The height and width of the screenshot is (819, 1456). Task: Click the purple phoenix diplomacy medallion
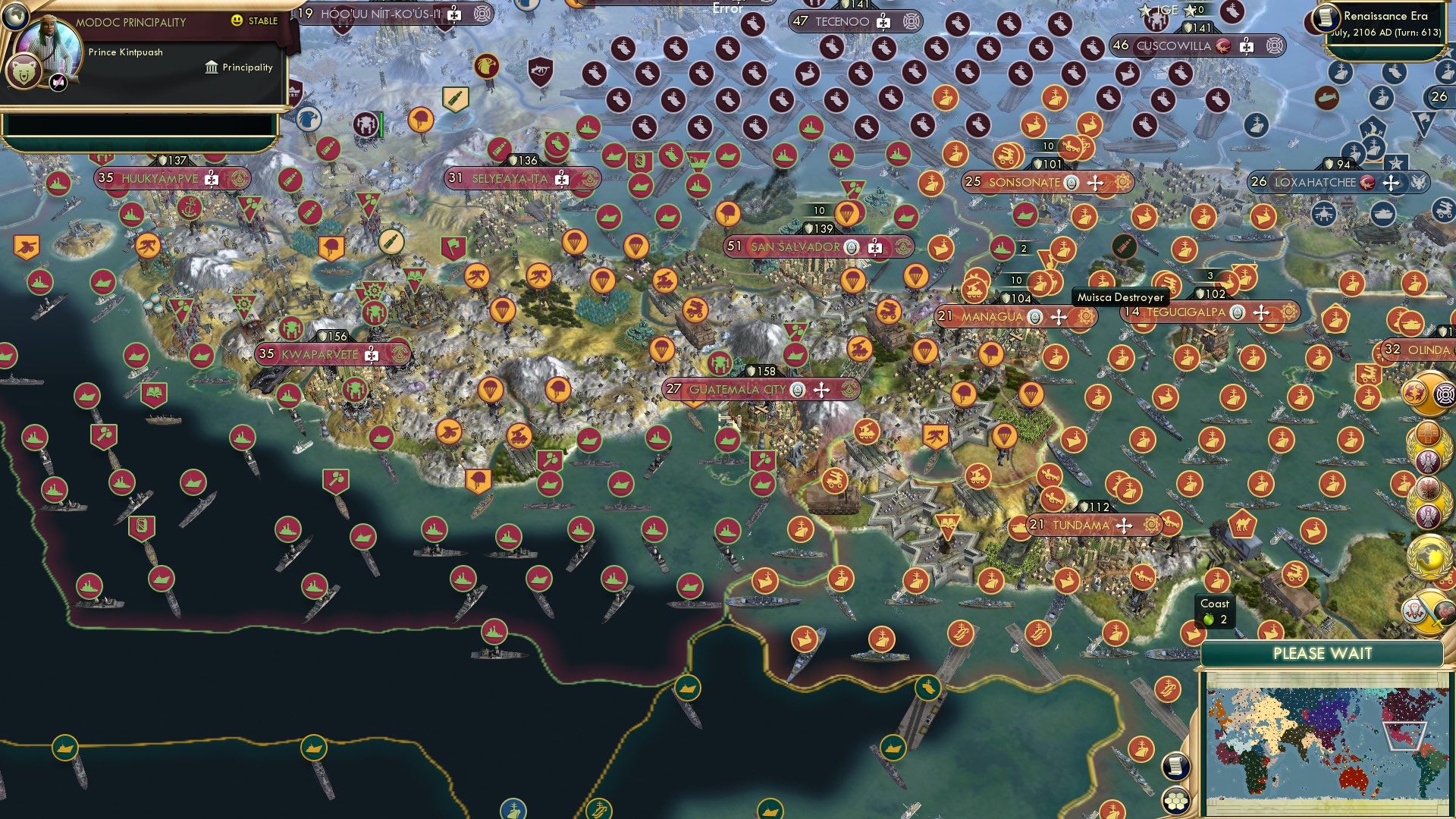pos(1427,461)
